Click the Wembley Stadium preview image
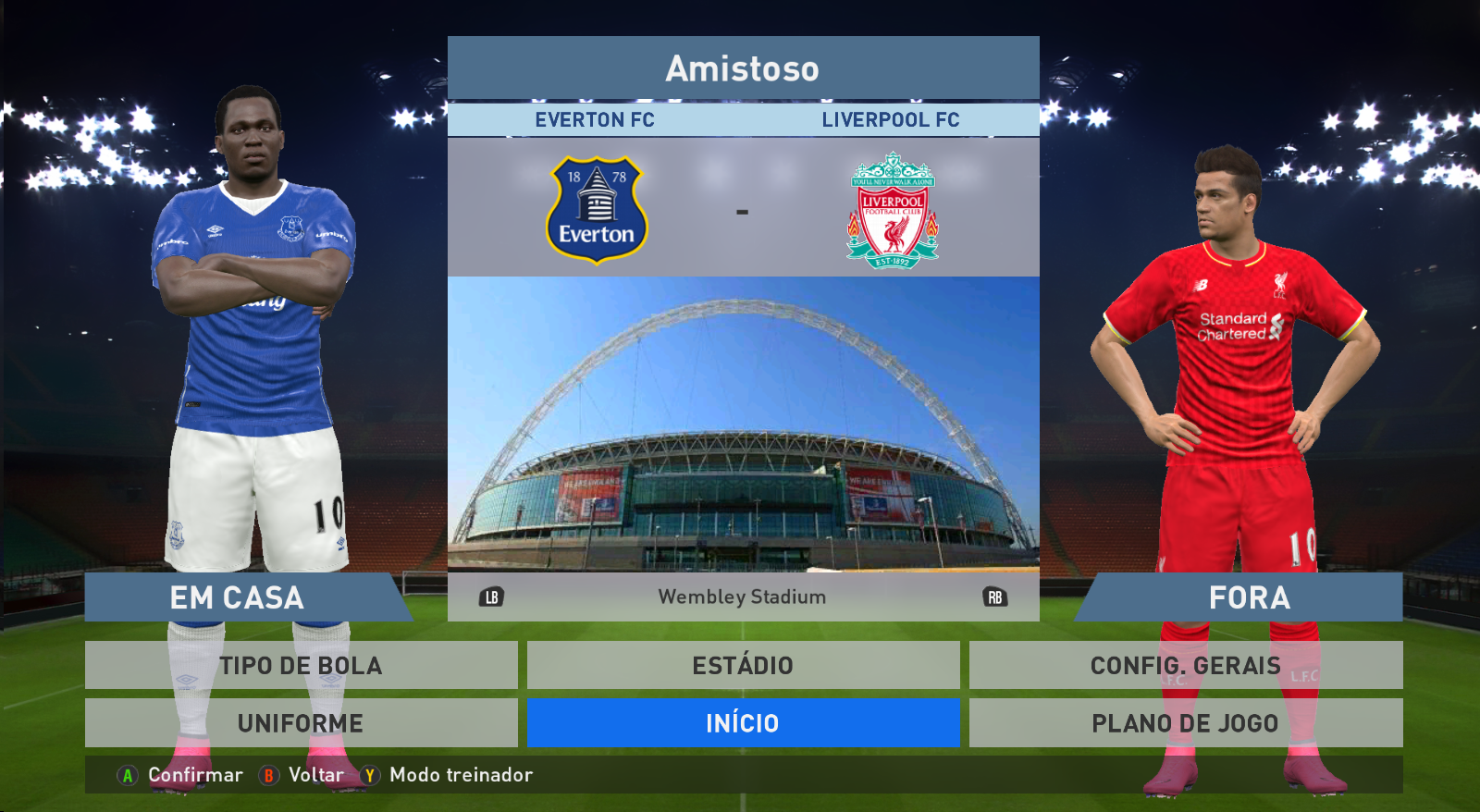 (x=743, y=424)
